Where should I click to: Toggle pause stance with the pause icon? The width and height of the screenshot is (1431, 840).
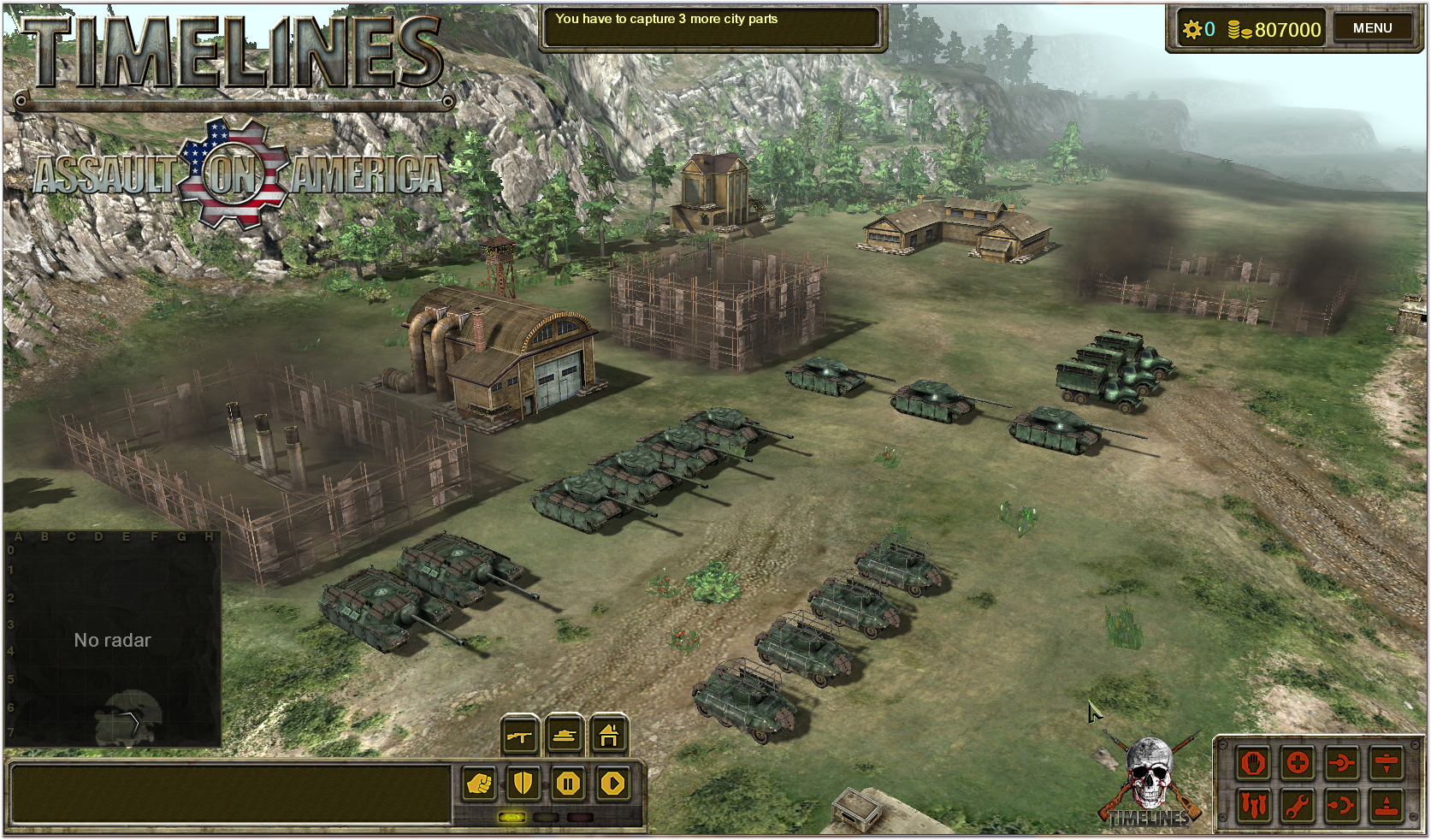click(568, 784)
